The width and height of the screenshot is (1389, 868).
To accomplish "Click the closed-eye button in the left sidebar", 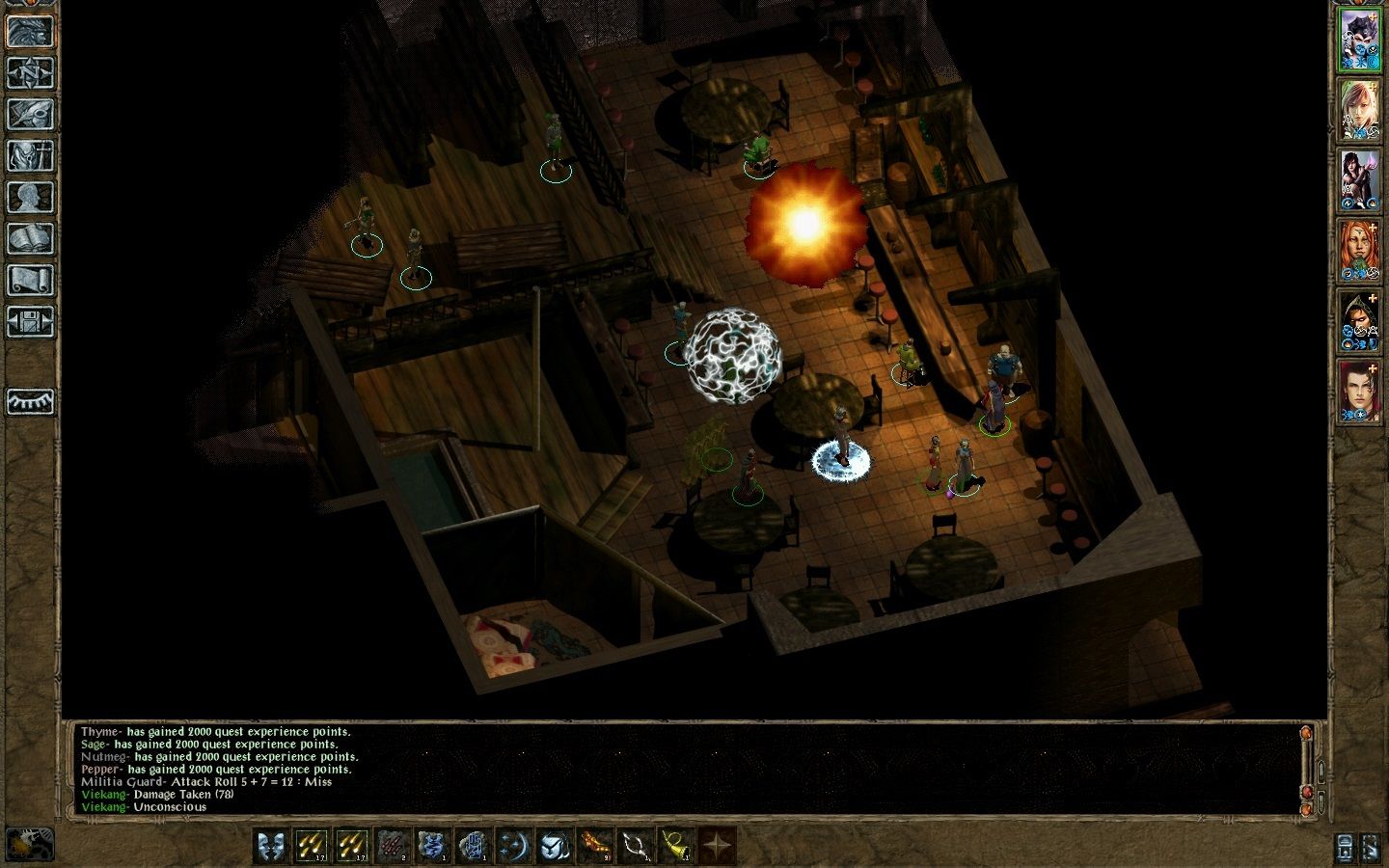I will (30, 402).
